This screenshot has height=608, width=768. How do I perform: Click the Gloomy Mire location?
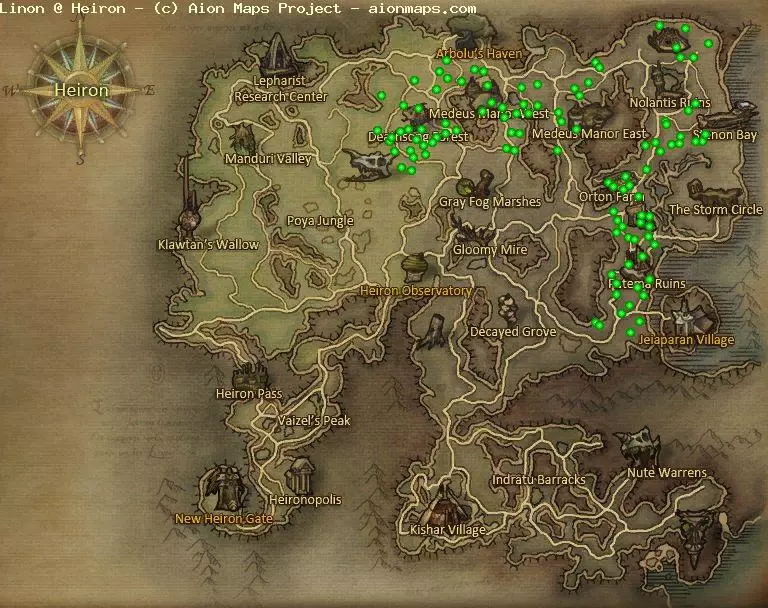(490, 249)
